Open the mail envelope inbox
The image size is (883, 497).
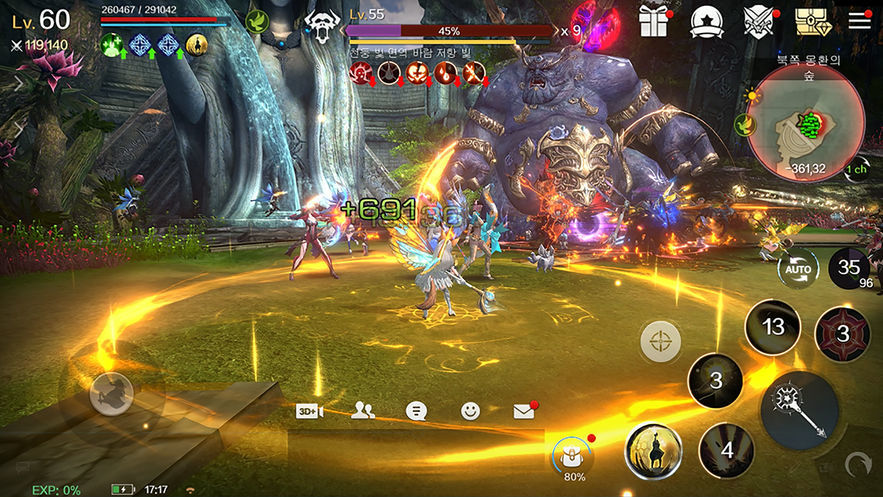(524, 411)
